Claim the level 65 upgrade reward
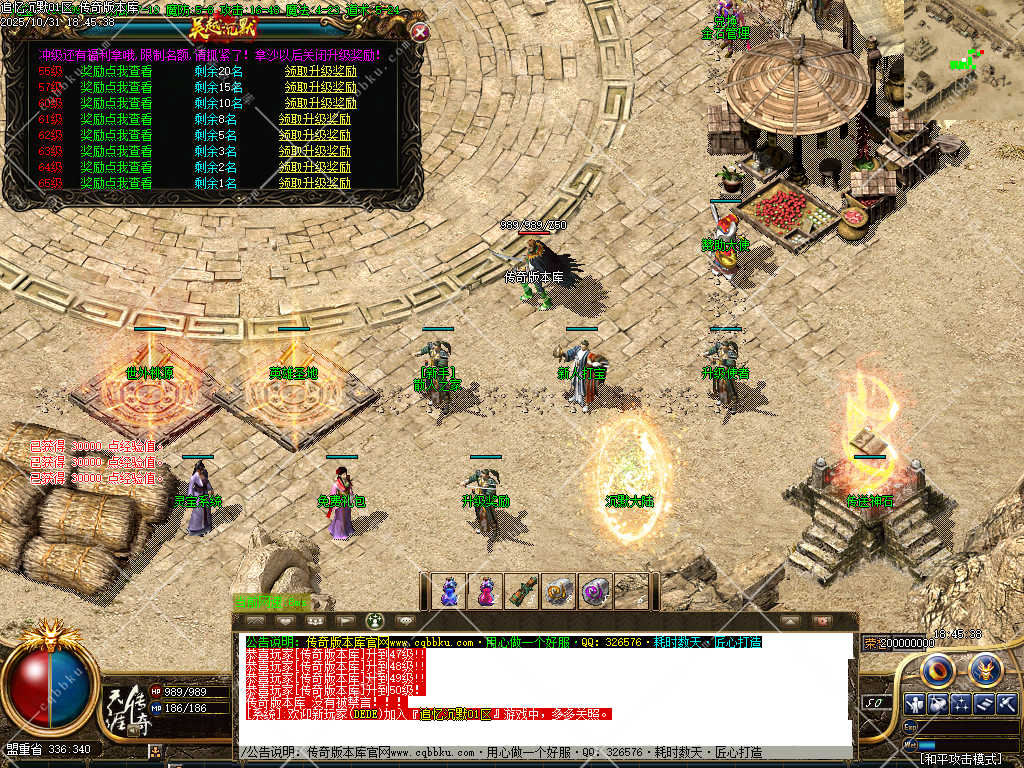 [x=315, y=183]
